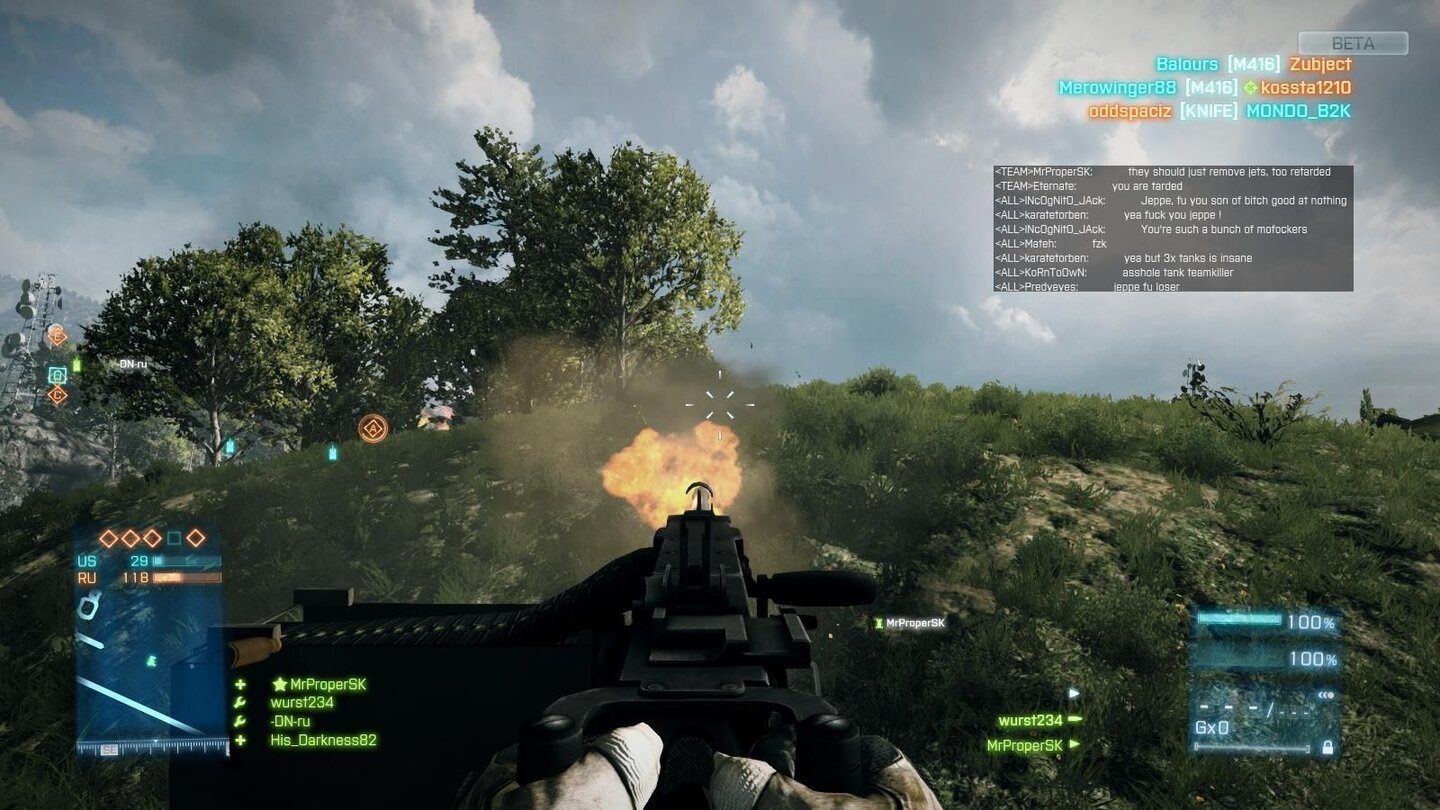The image size is (1440, 810).
Task: Click the headshot crosshair icon beside kossta1210
Action: pos(1249,87)
